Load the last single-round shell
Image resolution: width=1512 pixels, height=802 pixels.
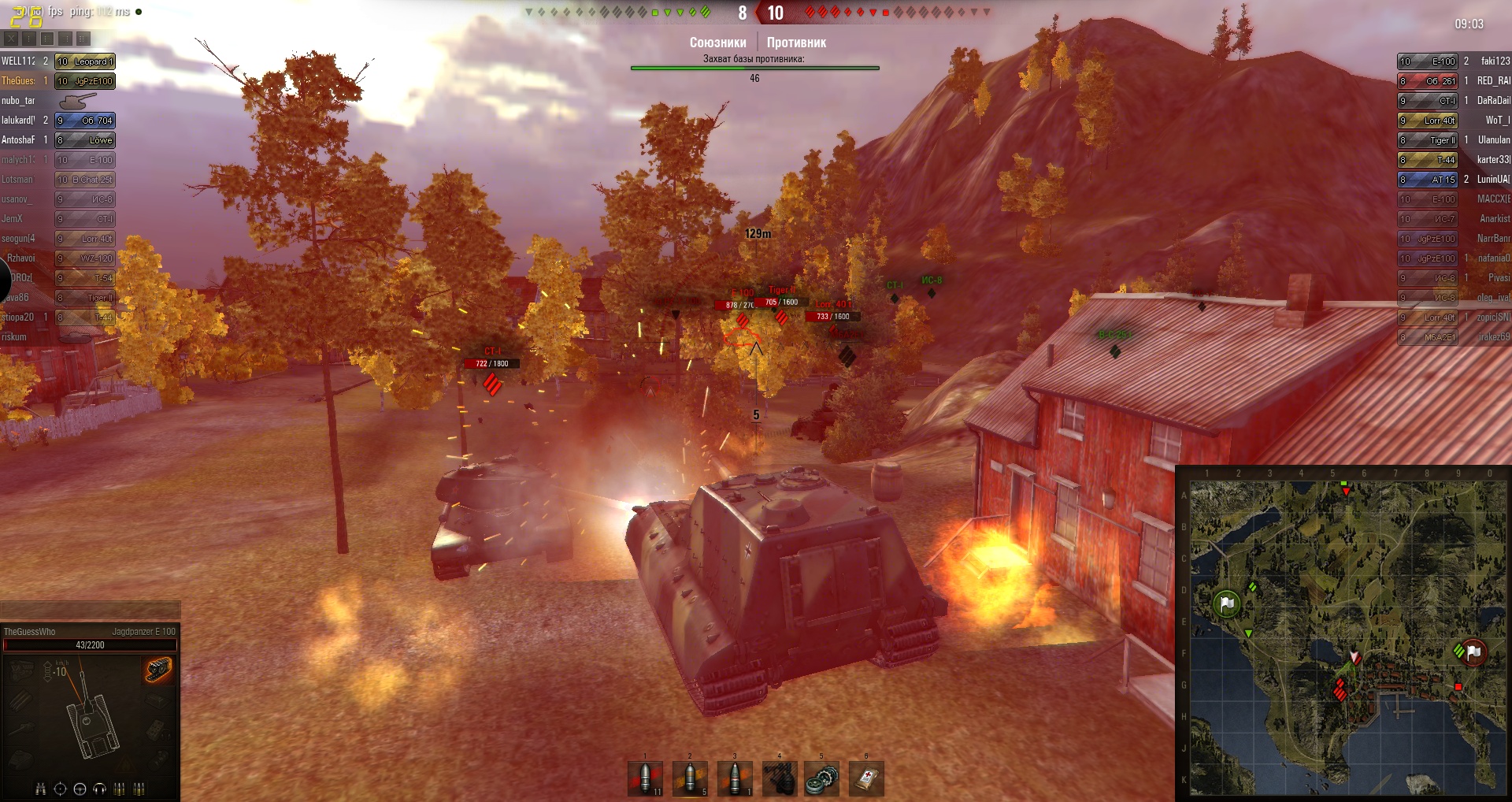[735, 778]
